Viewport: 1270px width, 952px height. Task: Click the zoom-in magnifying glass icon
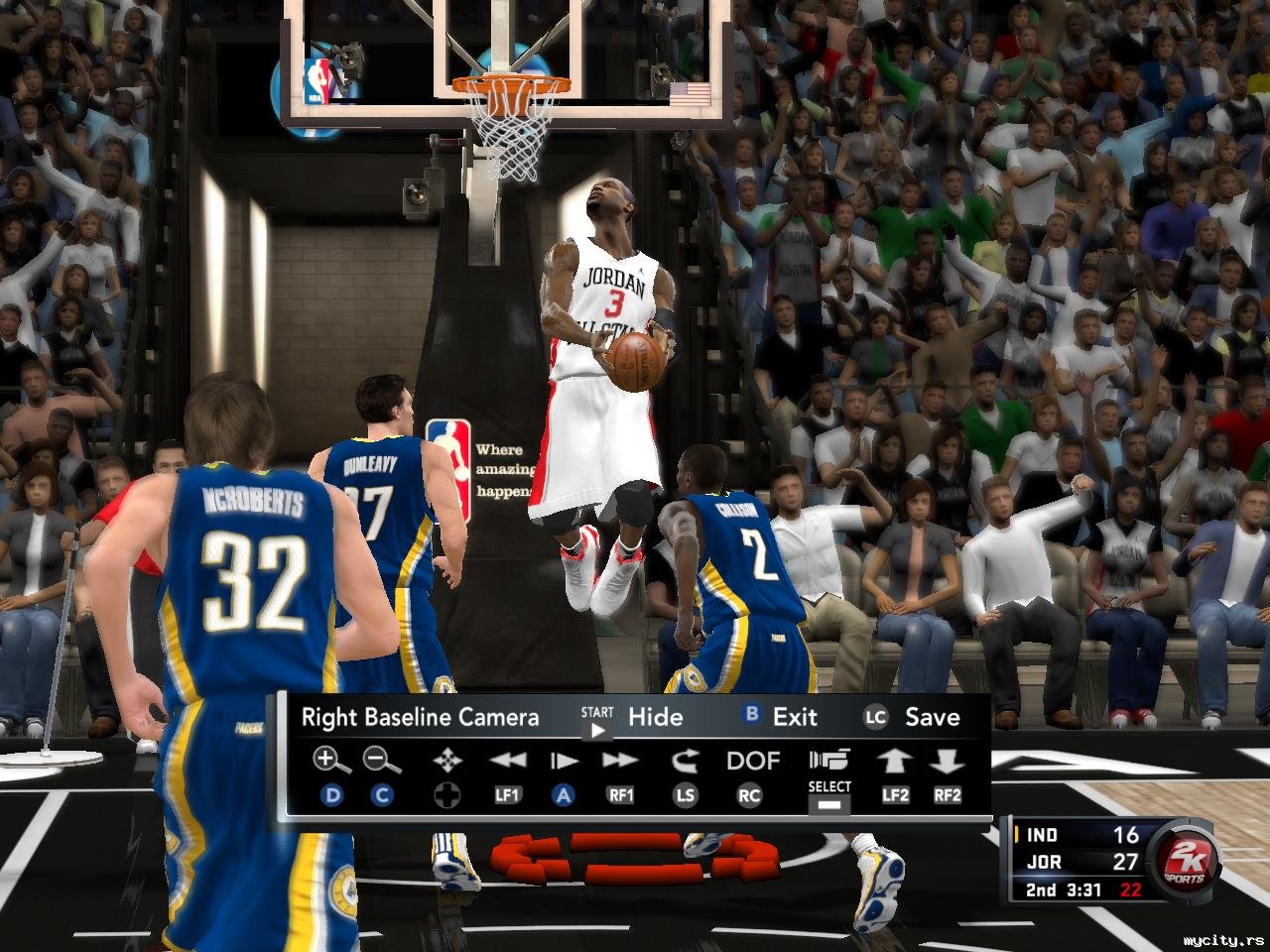(x=331, y=761)
